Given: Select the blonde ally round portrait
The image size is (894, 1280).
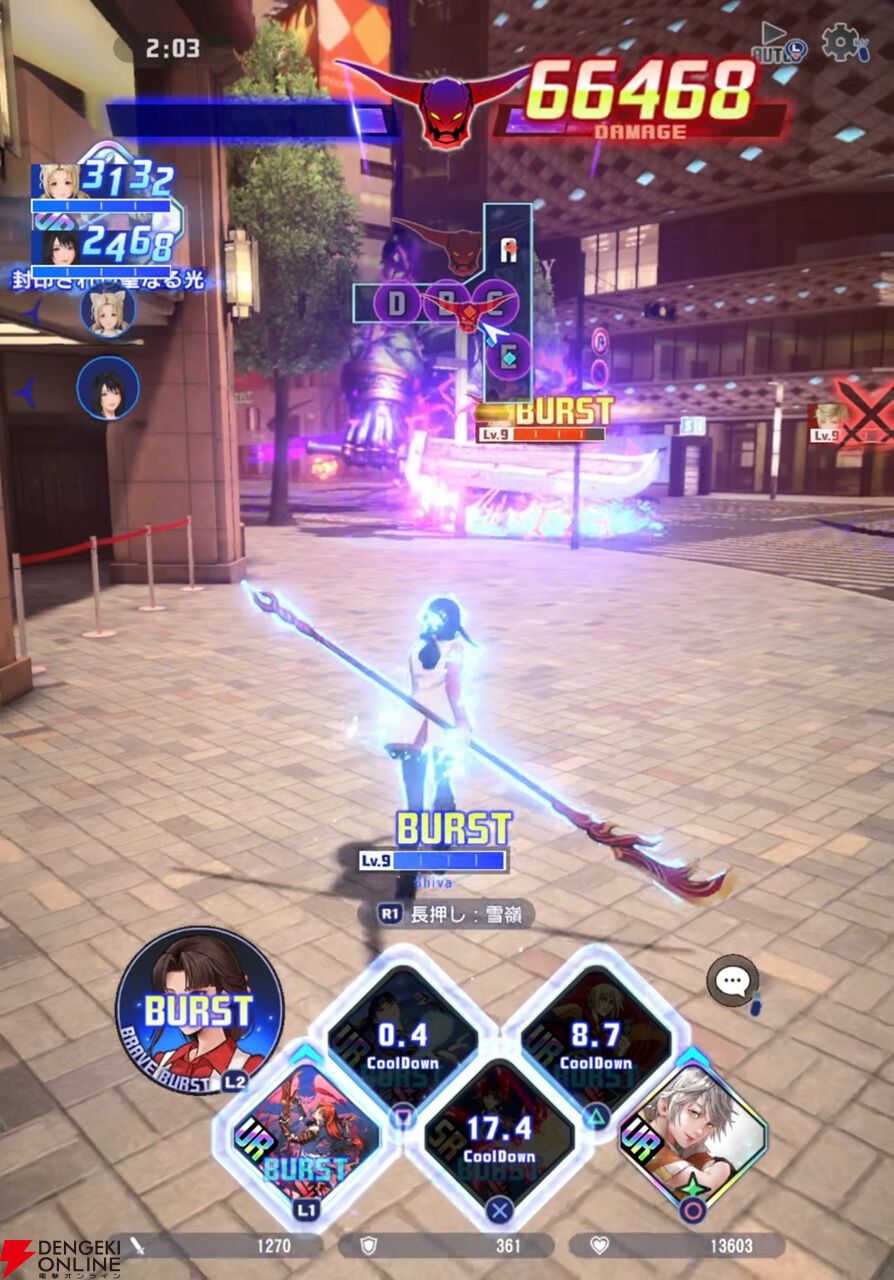Looking at the screenshot, I should pos(108,310).
